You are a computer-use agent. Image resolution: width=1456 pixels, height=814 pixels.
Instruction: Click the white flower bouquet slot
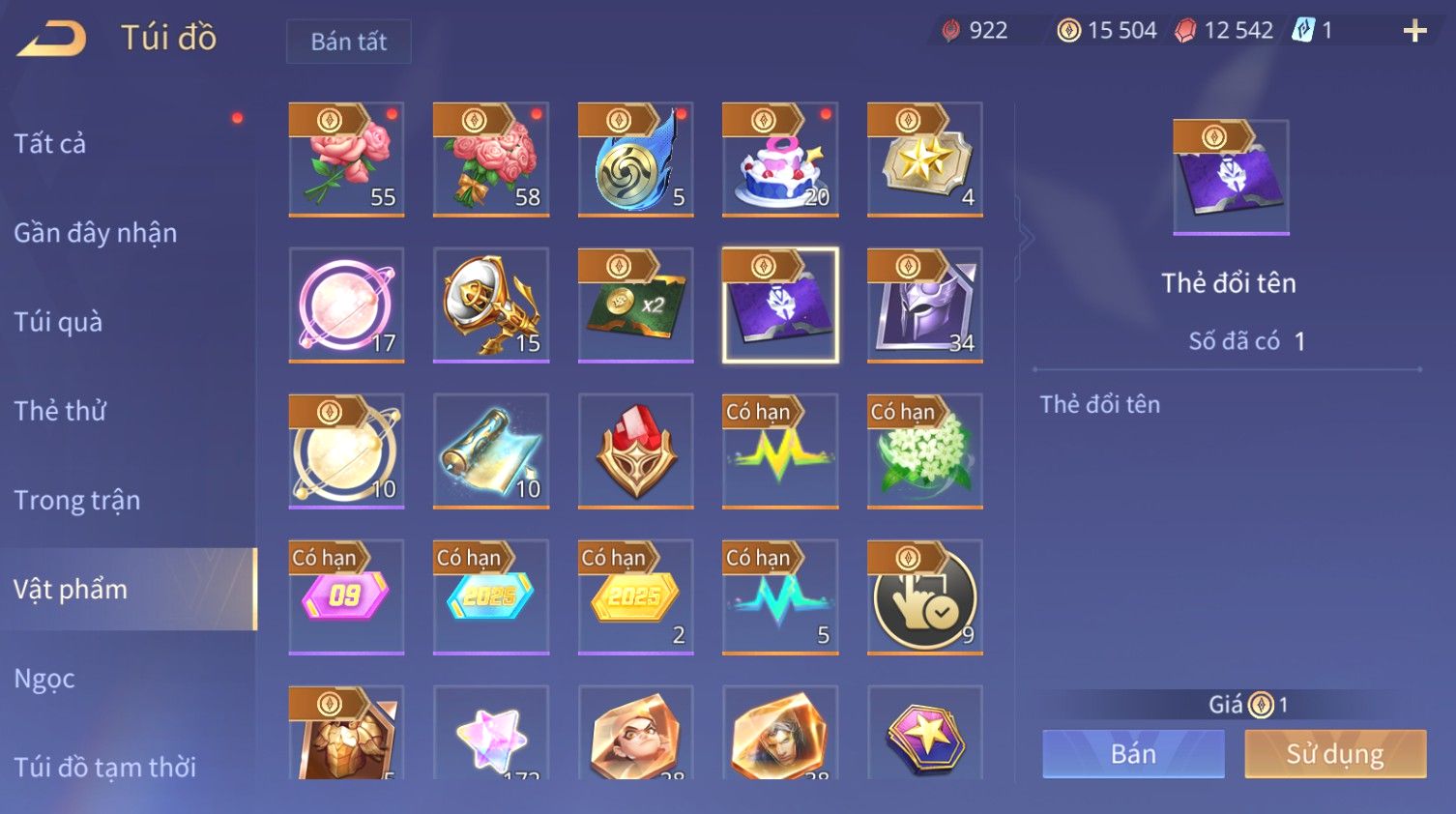coord(925,451)
